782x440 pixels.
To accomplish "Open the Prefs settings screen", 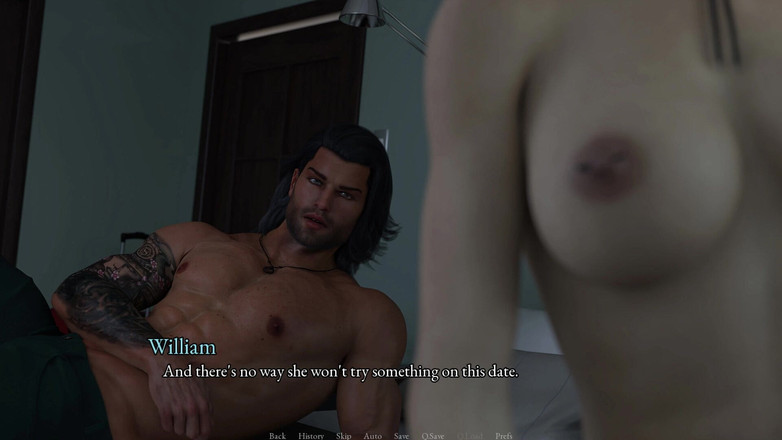I will (503, 435).
